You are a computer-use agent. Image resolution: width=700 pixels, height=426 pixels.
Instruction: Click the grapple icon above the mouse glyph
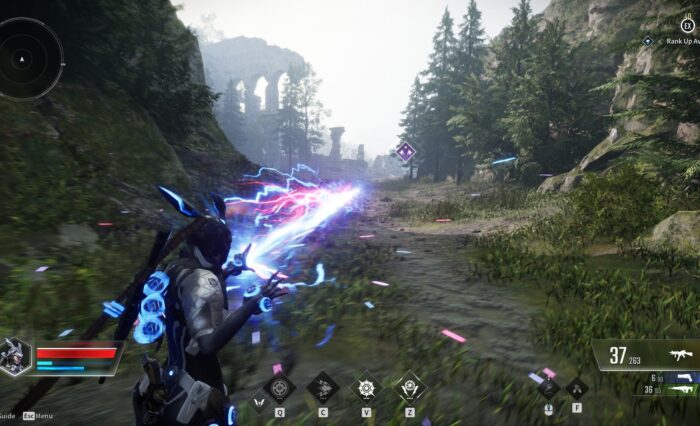click(548, 387)
